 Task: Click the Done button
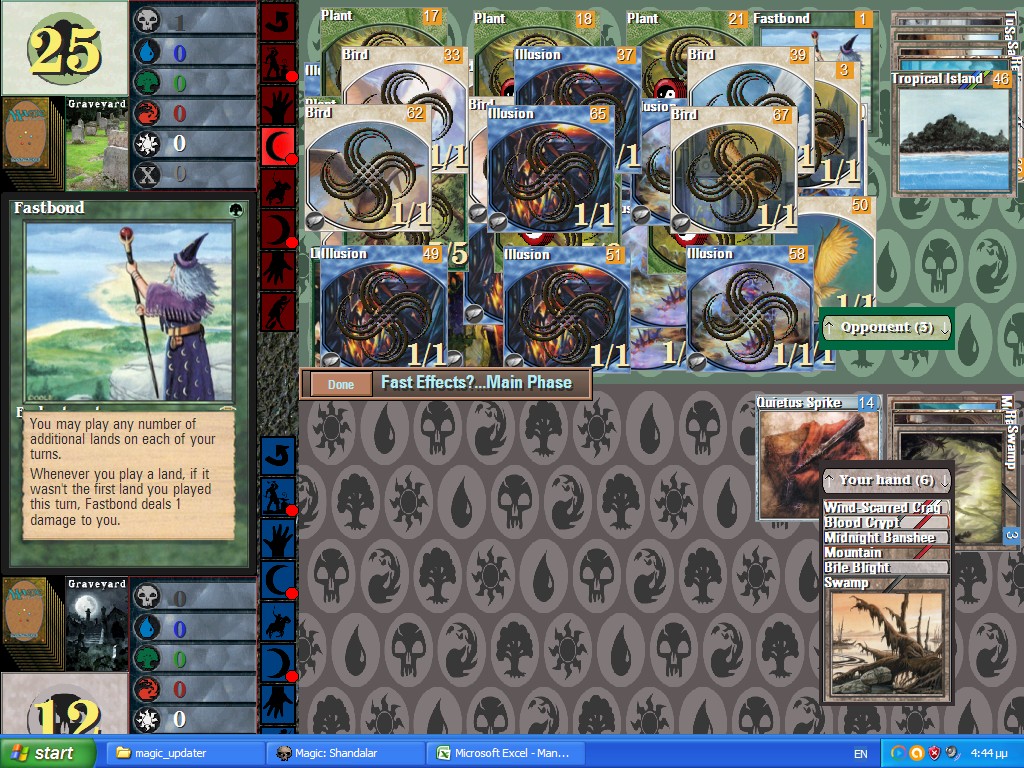click(341, 384)
